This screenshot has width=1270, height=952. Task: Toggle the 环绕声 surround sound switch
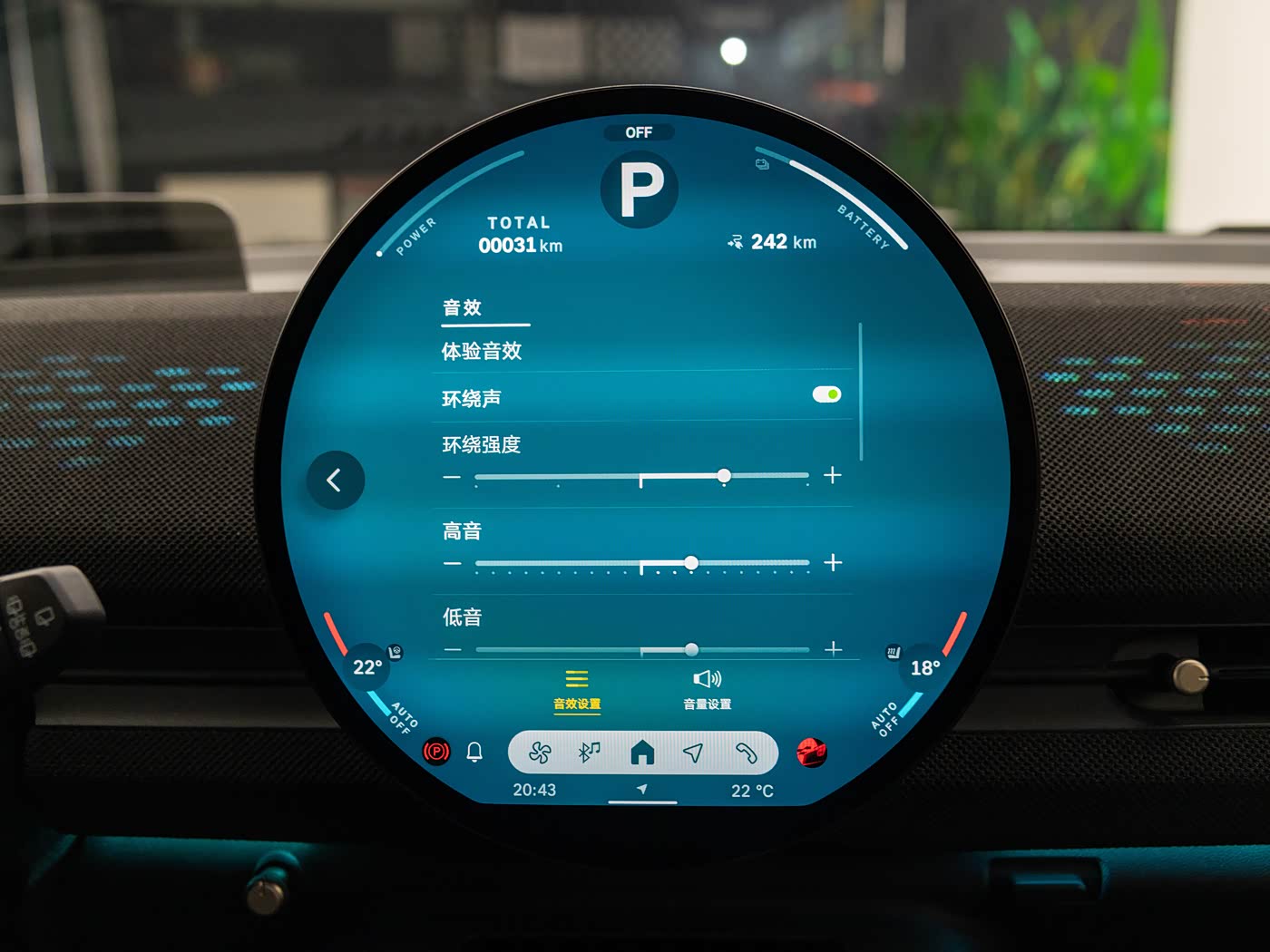coord(826,394)
